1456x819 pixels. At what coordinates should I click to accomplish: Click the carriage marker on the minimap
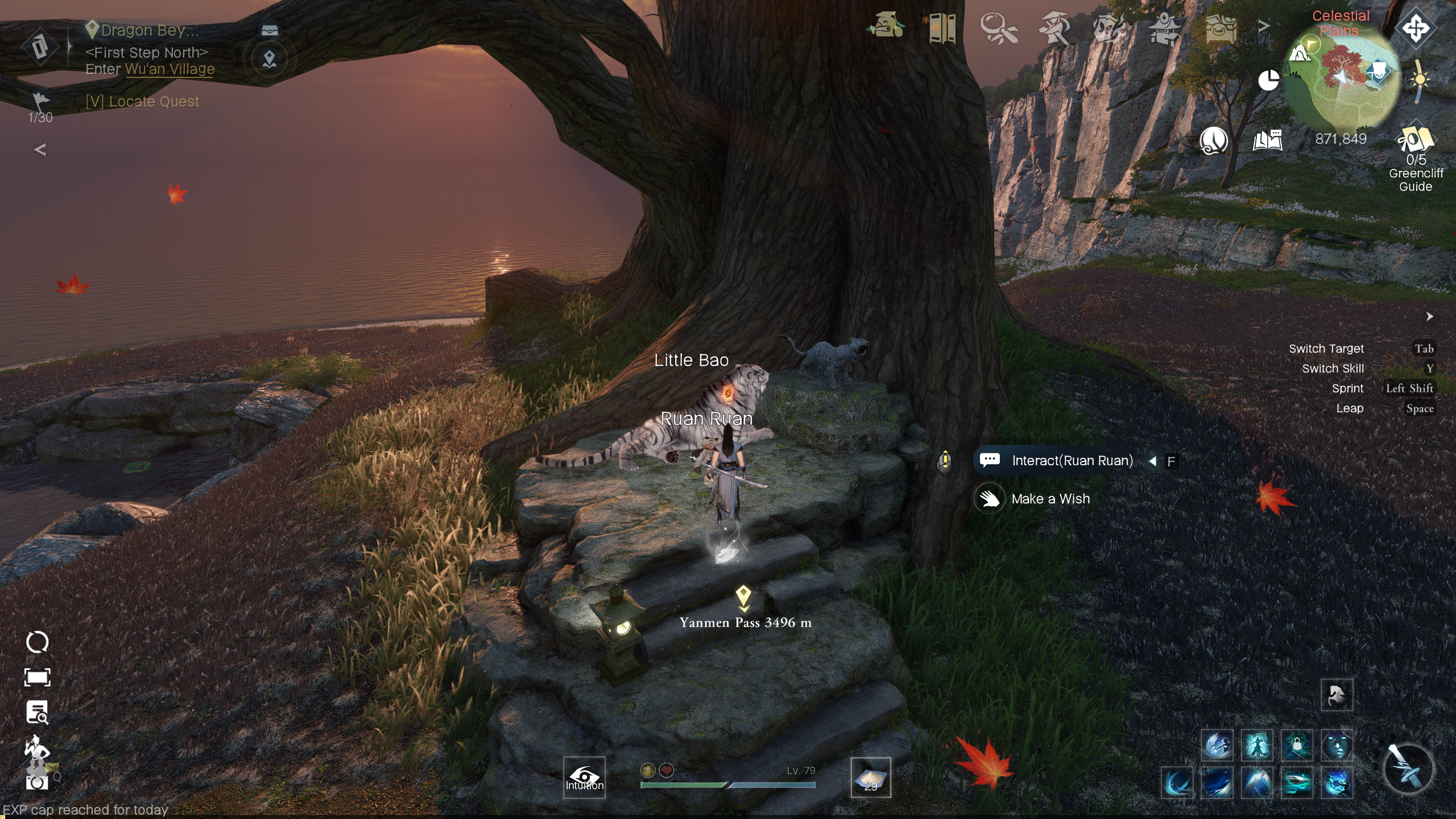point(1377,72)
